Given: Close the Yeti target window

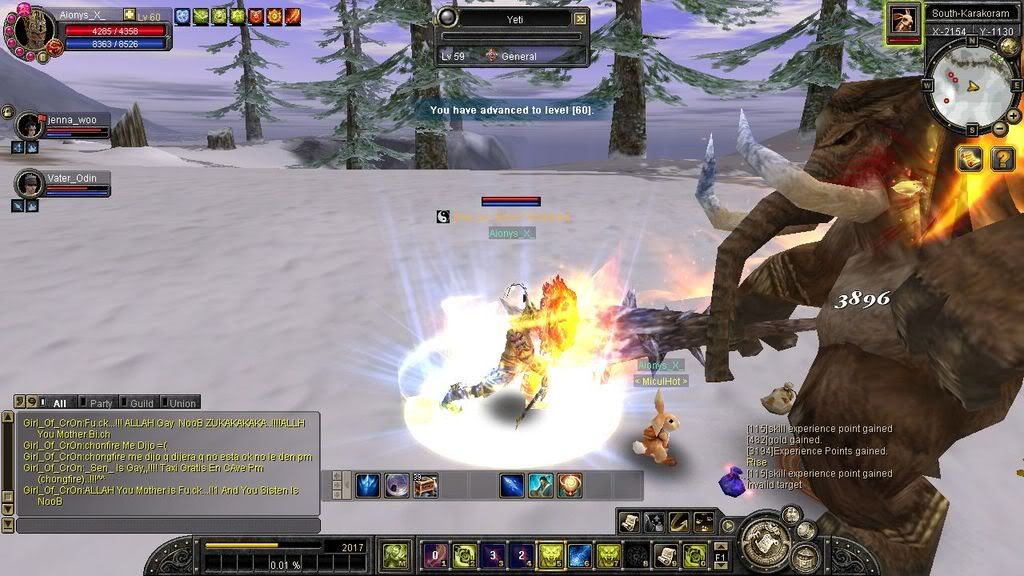Looking at the screenshot, I should point(580,18).
